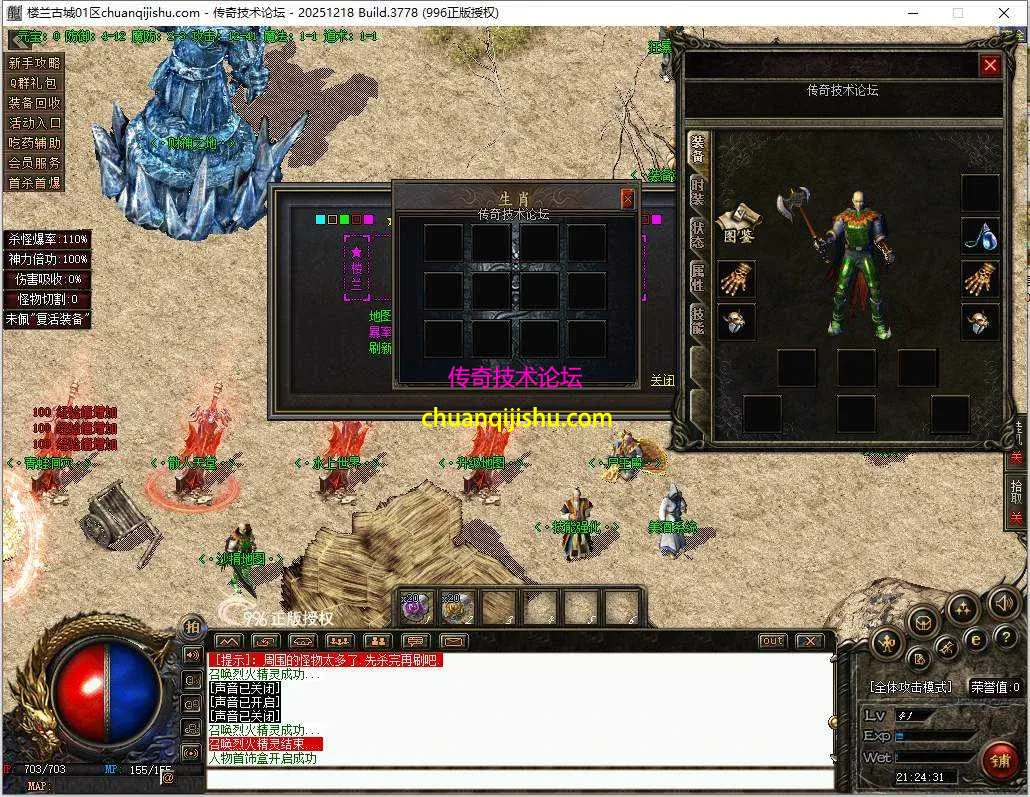Open the 技能 skills tab
The height and width of the screenshot is (797, 1030).
(697, 320)
